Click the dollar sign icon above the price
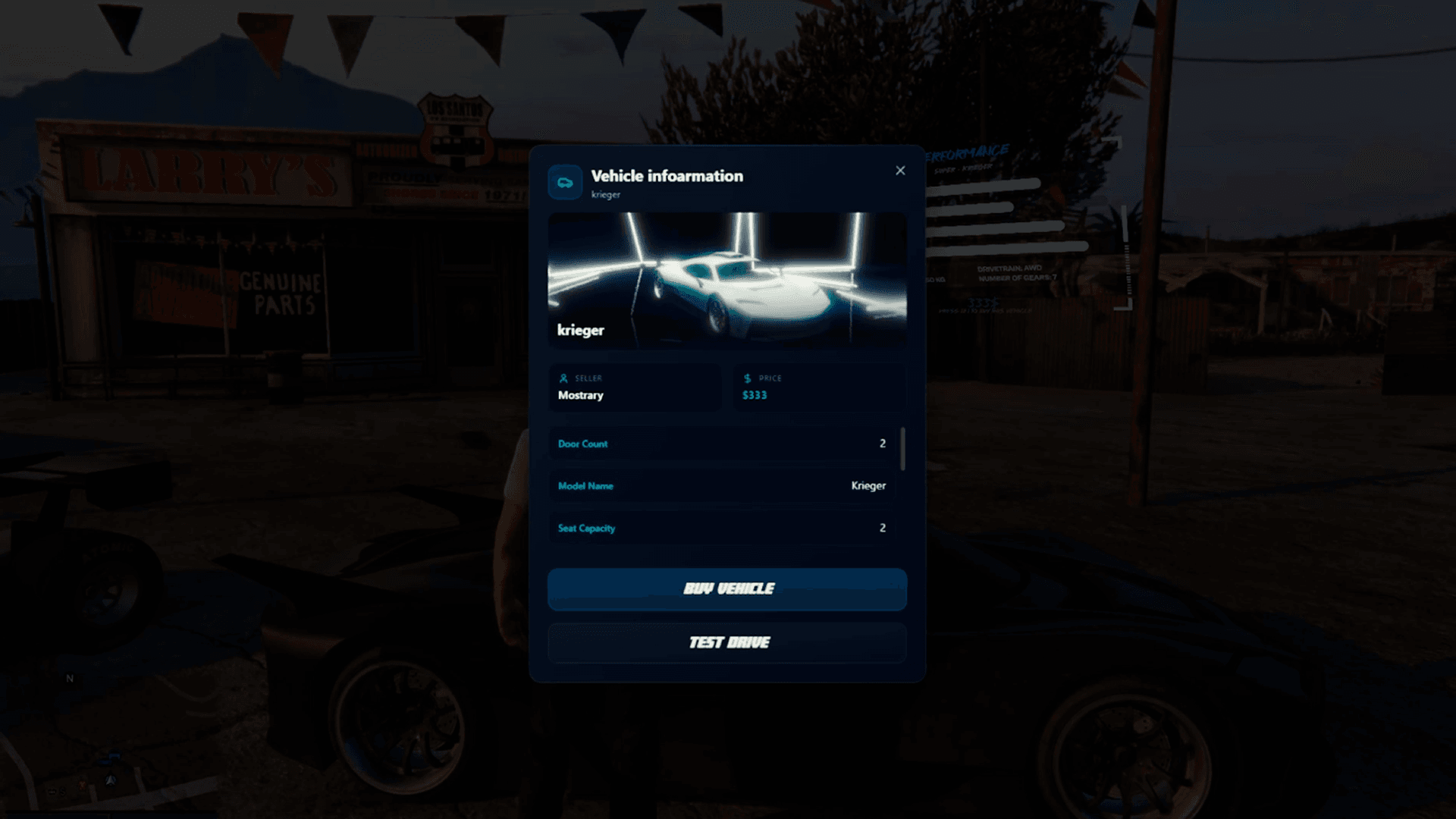Screen dimensions: 1456x819 coord(746,378)
